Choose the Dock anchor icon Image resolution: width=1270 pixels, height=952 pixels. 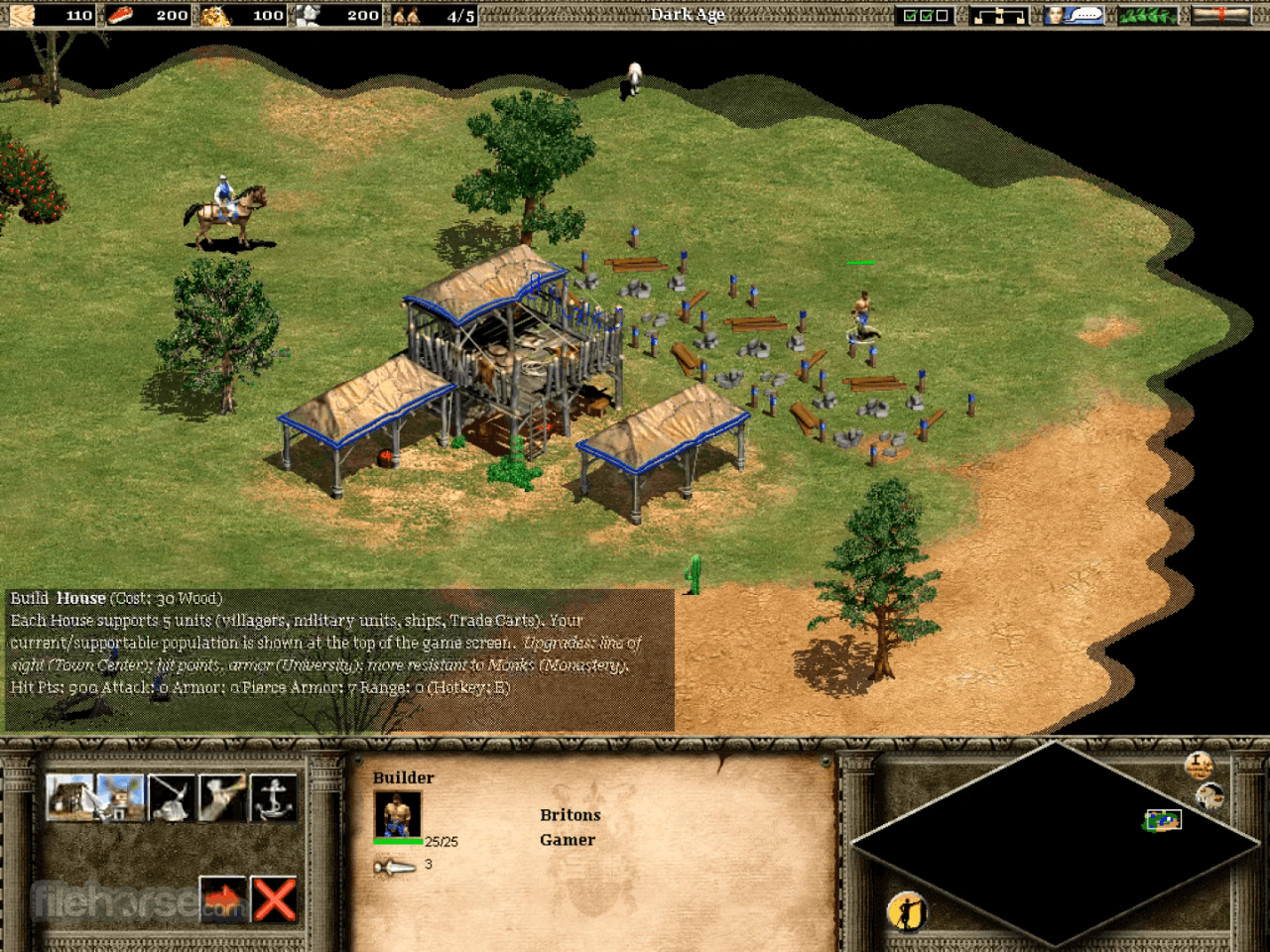pos(274,798)
